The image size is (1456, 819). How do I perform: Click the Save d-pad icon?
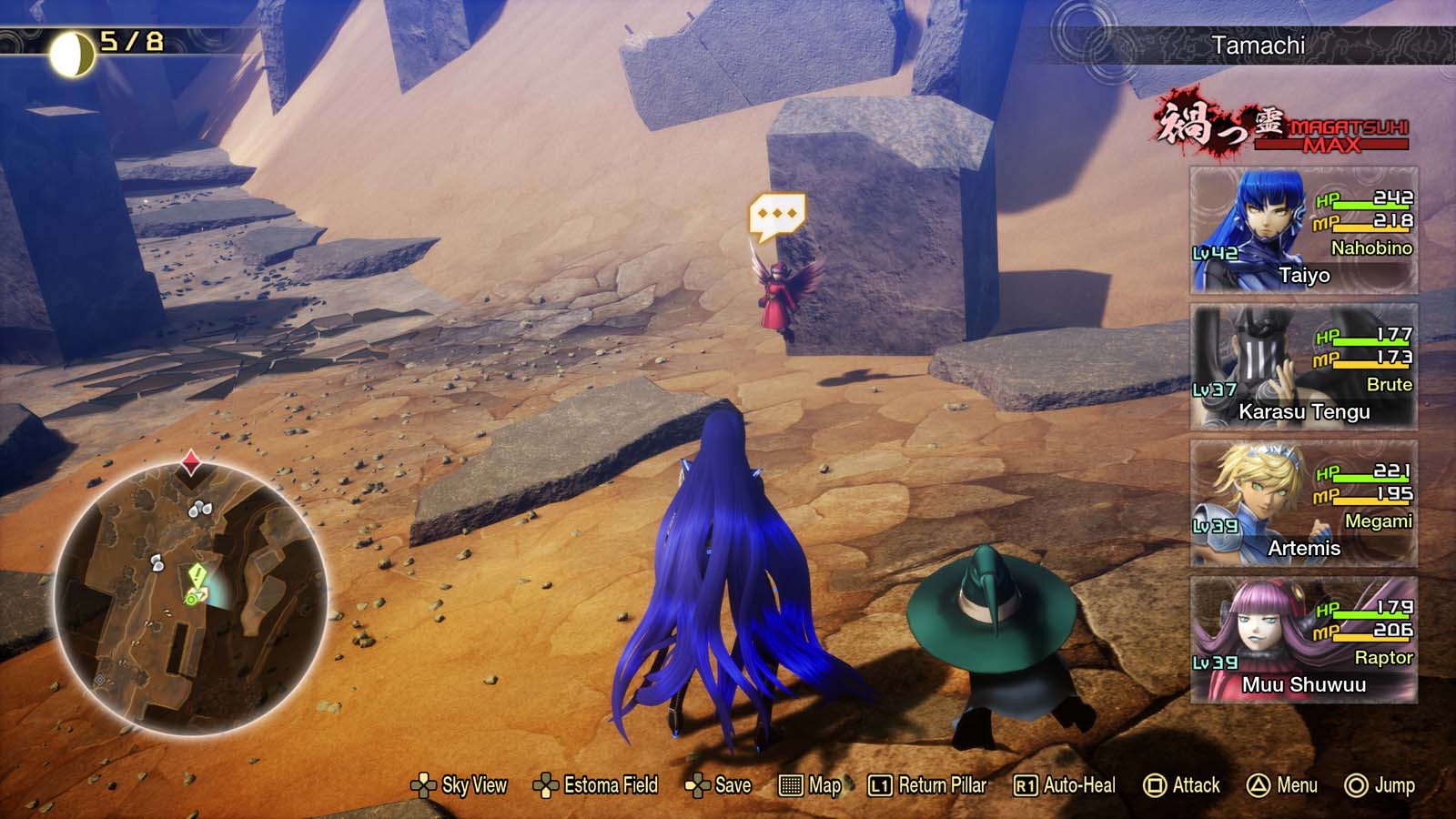(697, 784)
